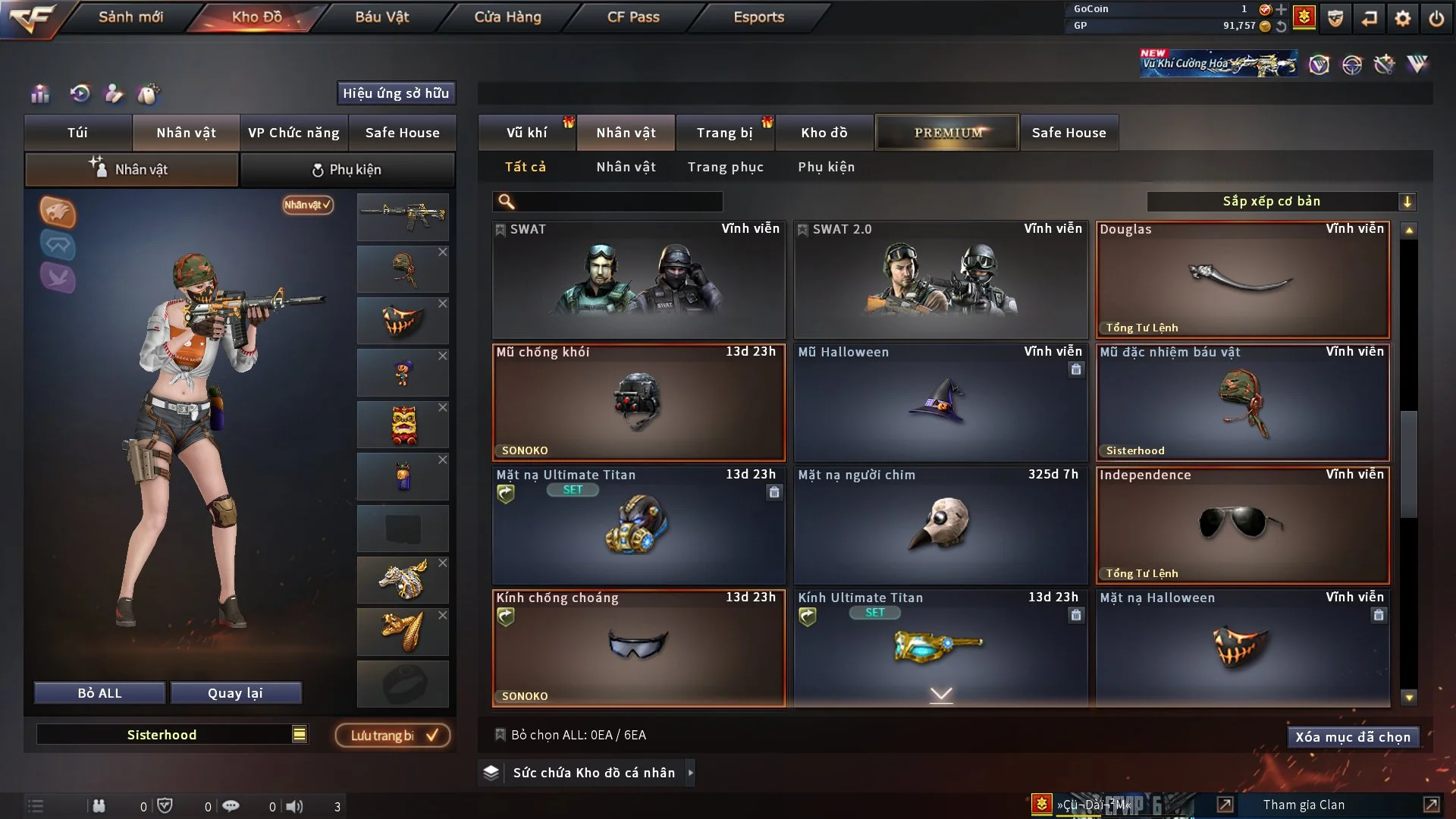
Task: Go to the Esports section
Action: pyautogui.click(x=758, y=17)
